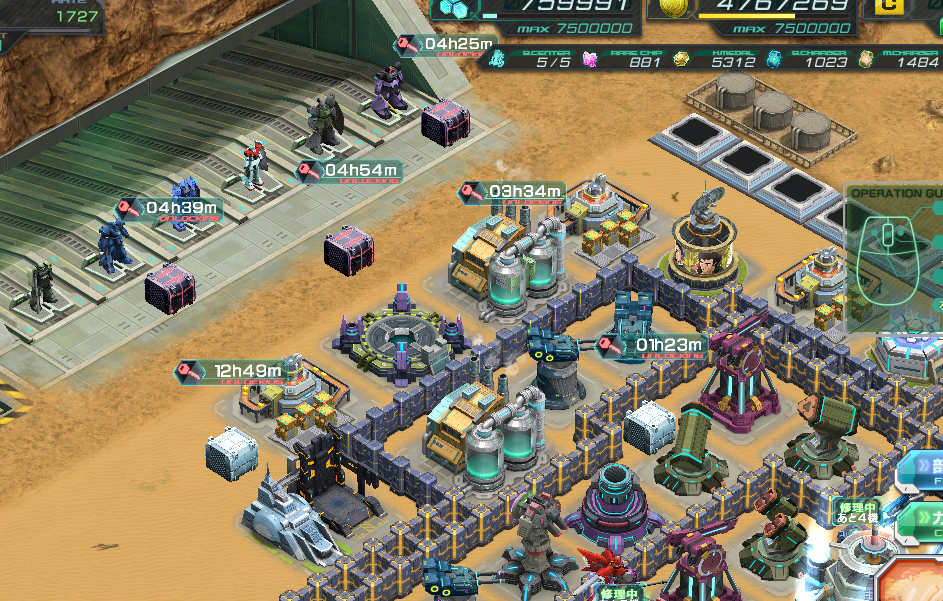Image resolution: width=943 pixels, height=601 pixels.
Task: Select the 04h54m unlocking timer label
Action: coord(349,172)
